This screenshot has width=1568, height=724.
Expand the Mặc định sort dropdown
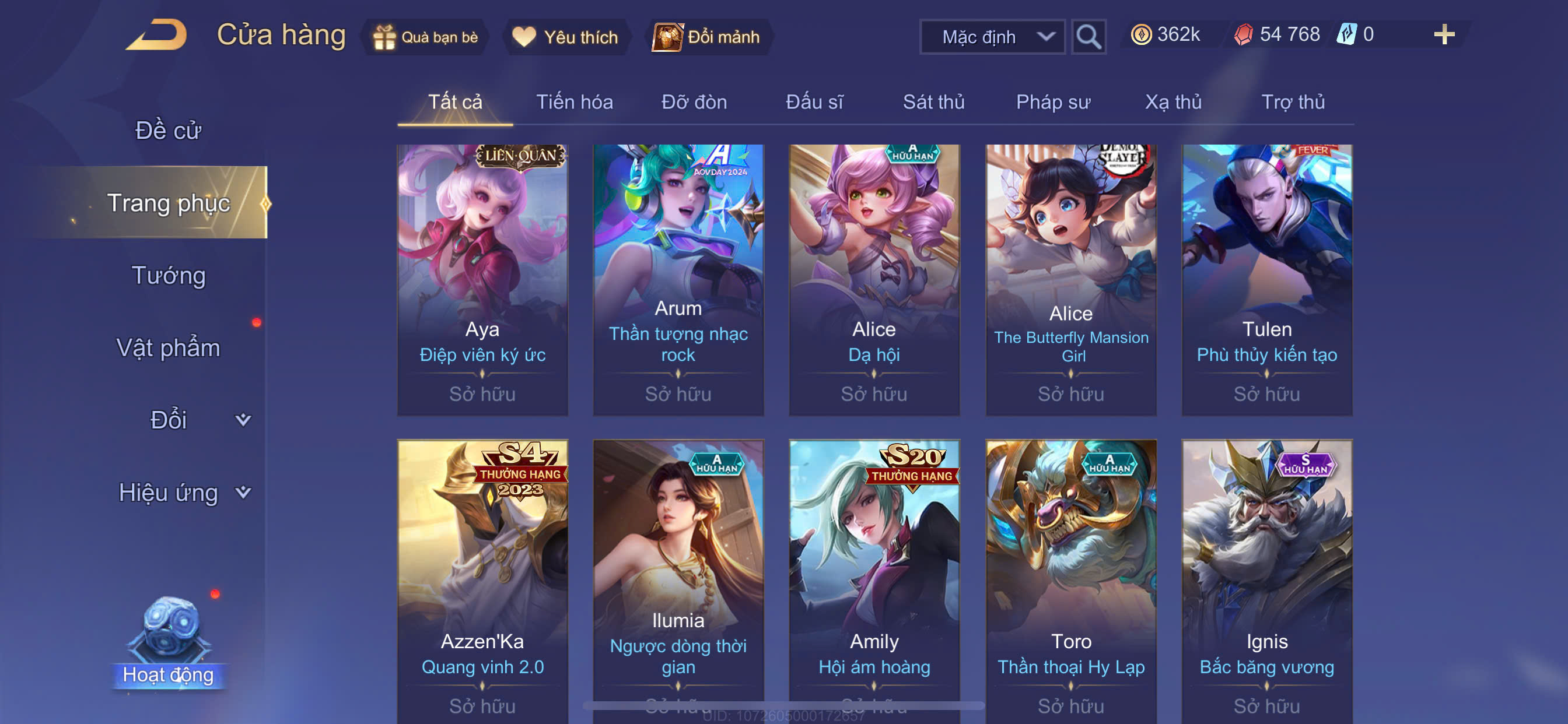click(992, 37)
